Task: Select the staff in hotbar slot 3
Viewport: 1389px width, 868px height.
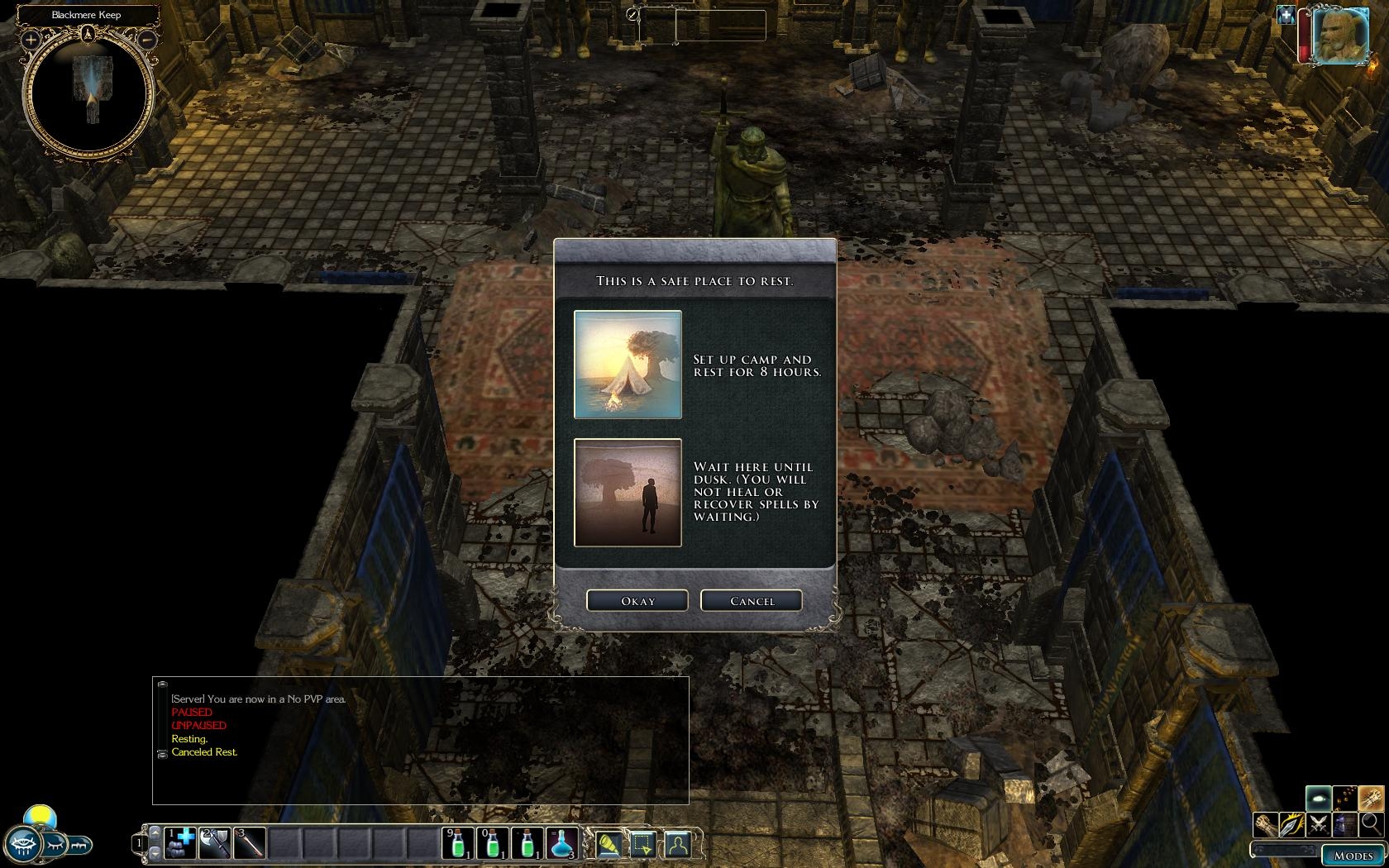Action: pyautogui.click(x=250, y=843)
